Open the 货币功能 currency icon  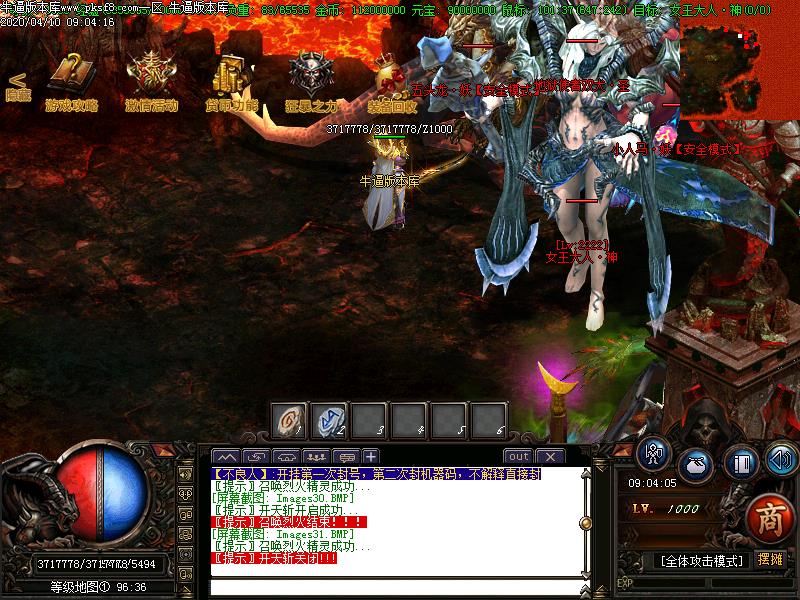[x=231, y=78]
